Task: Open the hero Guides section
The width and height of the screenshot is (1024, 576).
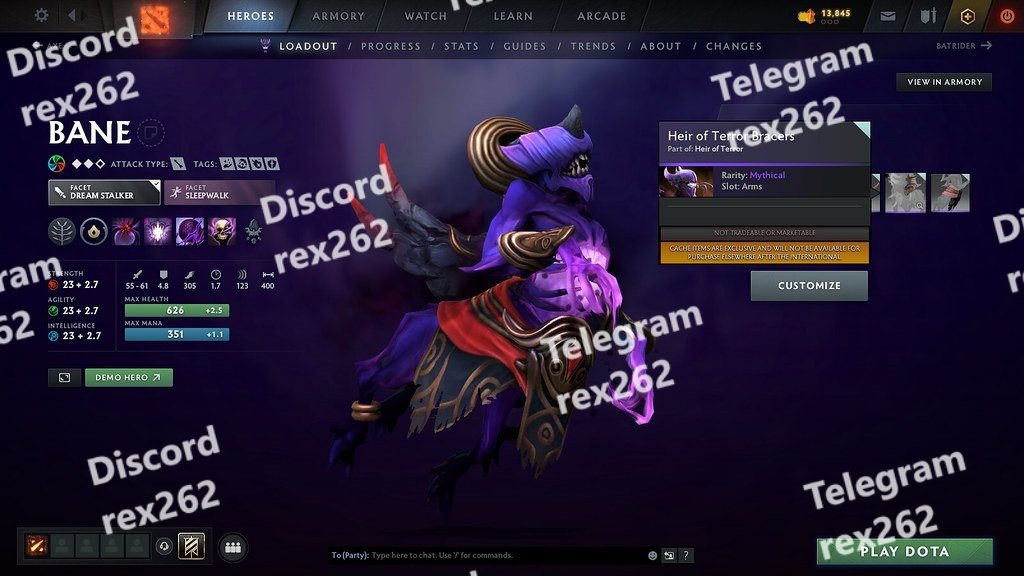Action: [x=524, y=46]
